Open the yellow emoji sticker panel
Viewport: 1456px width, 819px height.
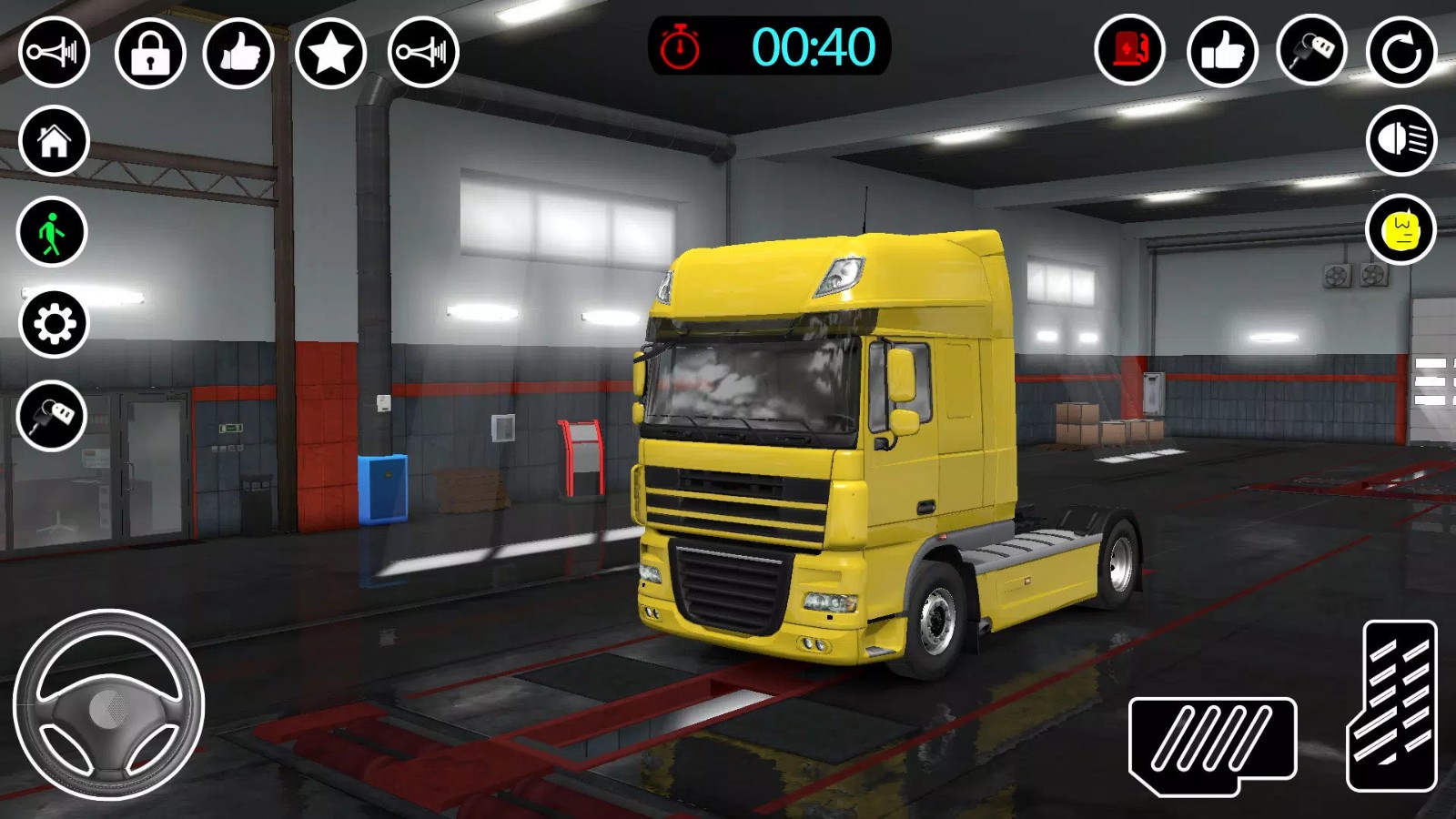point(1400,230)
